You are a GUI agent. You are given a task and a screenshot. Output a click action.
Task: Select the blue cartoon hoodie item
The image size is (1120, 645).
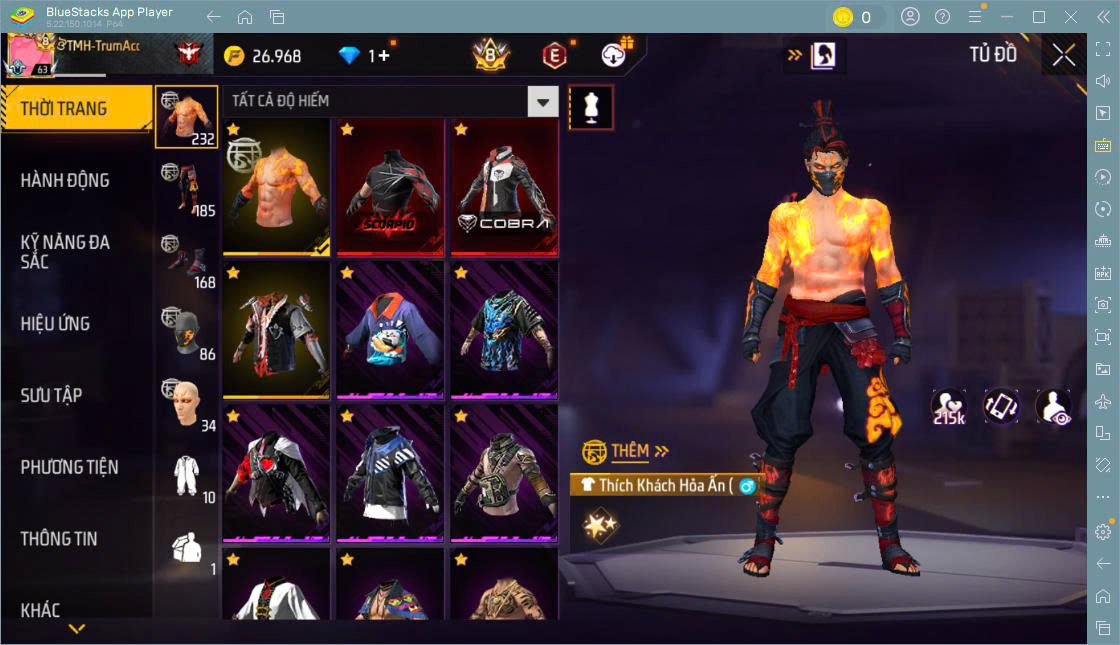(390, 330)
